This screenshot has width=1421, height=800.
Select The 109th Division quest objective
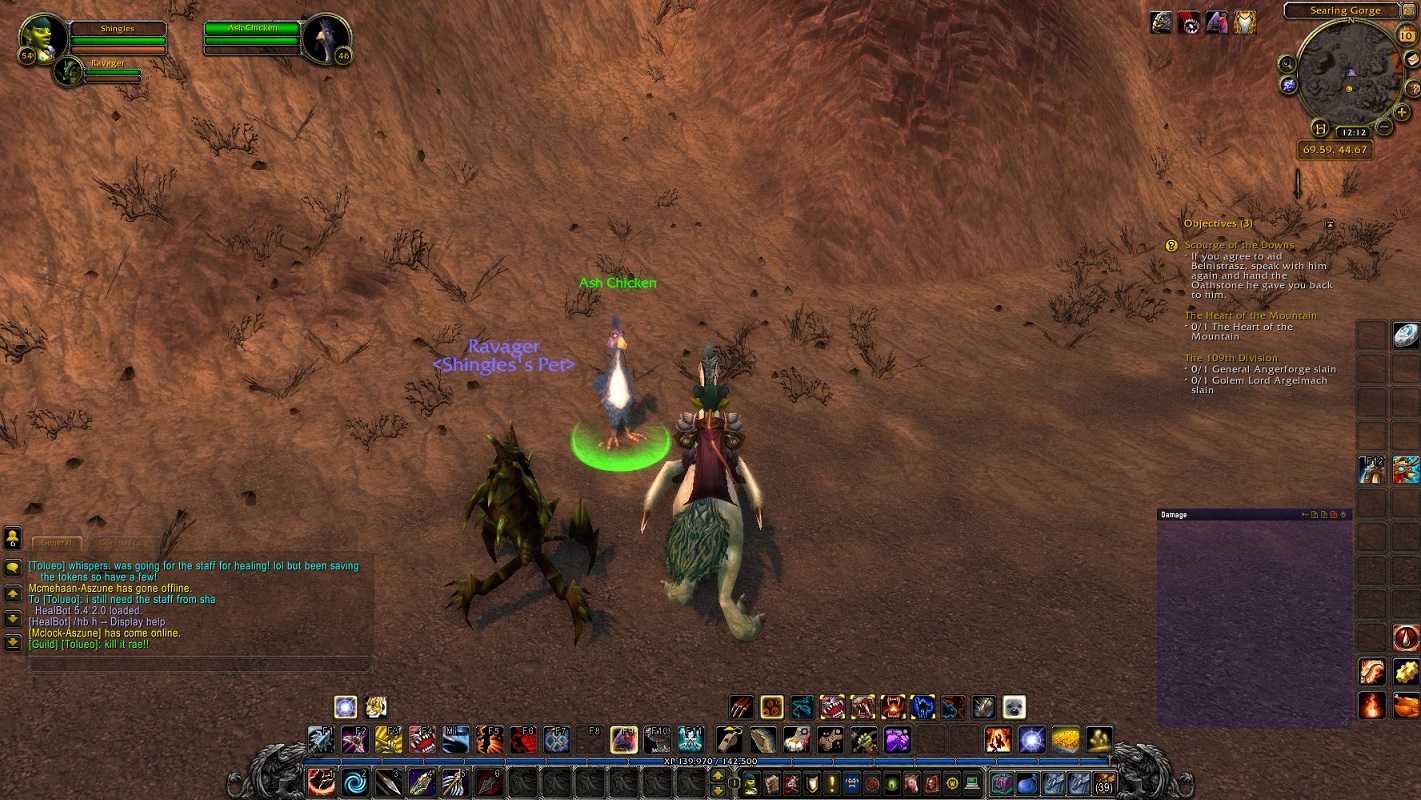[1231, 358]
